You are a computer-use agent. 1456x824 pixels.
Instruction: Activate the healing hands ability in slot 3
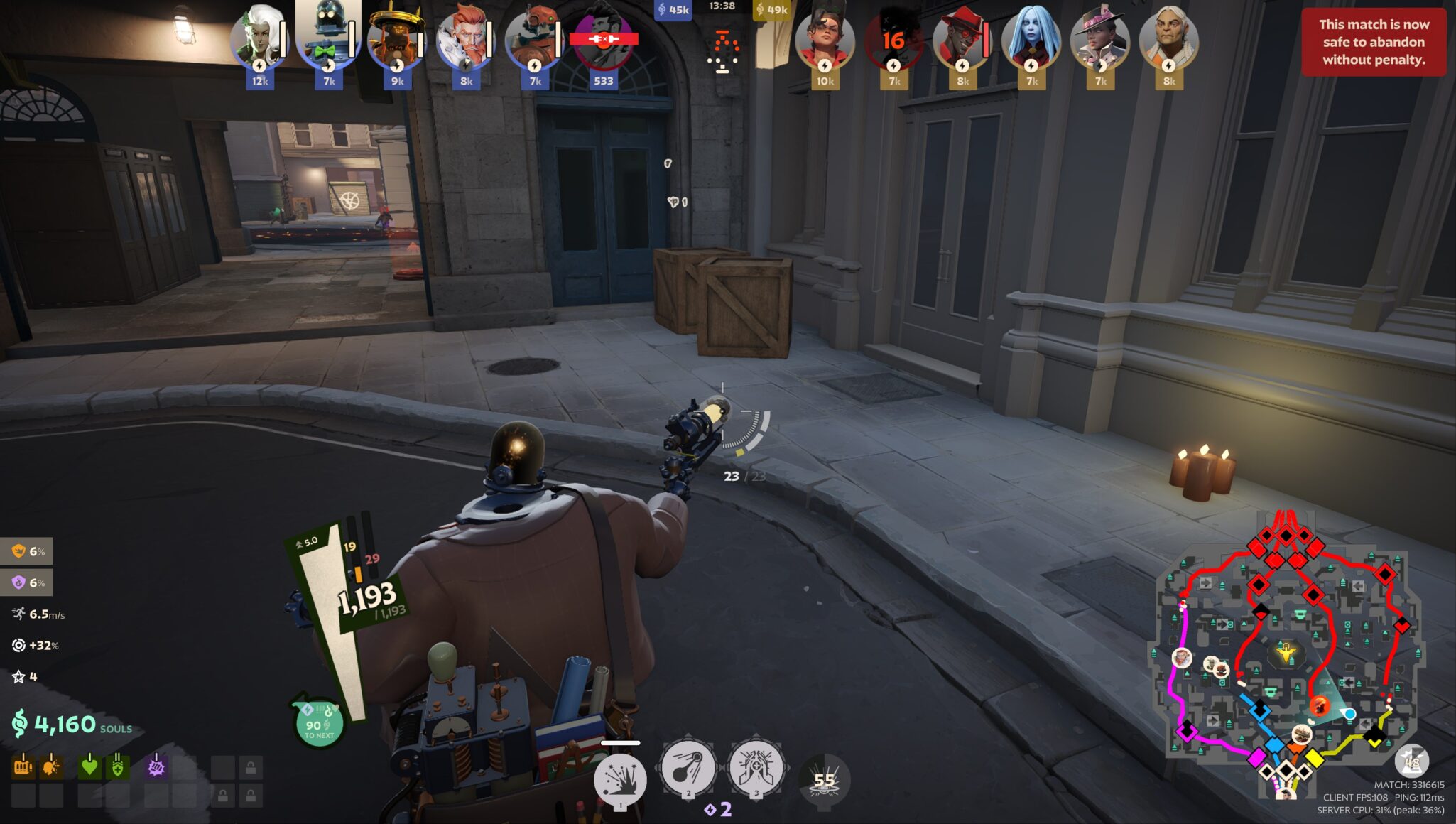pyautogui.click(x=756, y=768)
